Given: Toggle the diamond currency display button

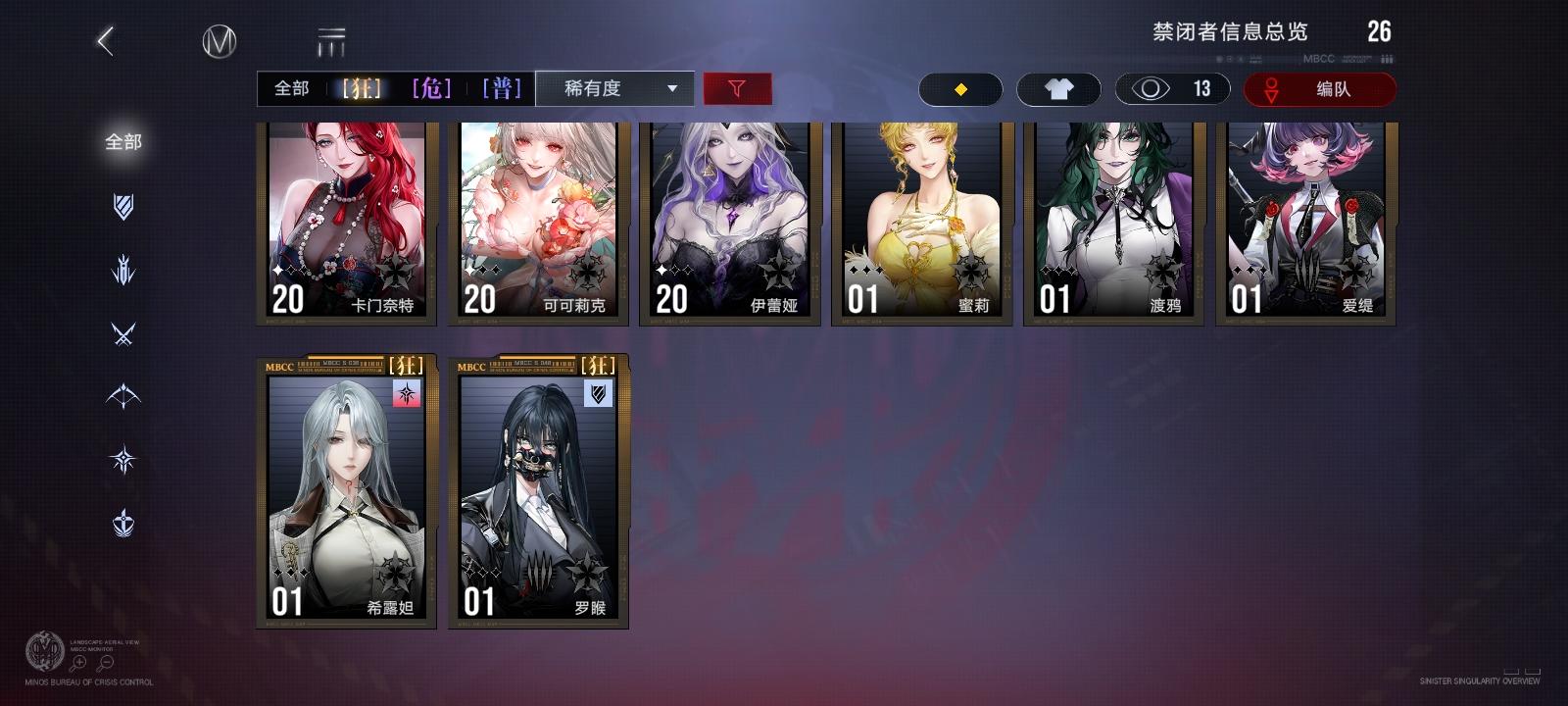Looking at the screenshot, I should (960, 88).
